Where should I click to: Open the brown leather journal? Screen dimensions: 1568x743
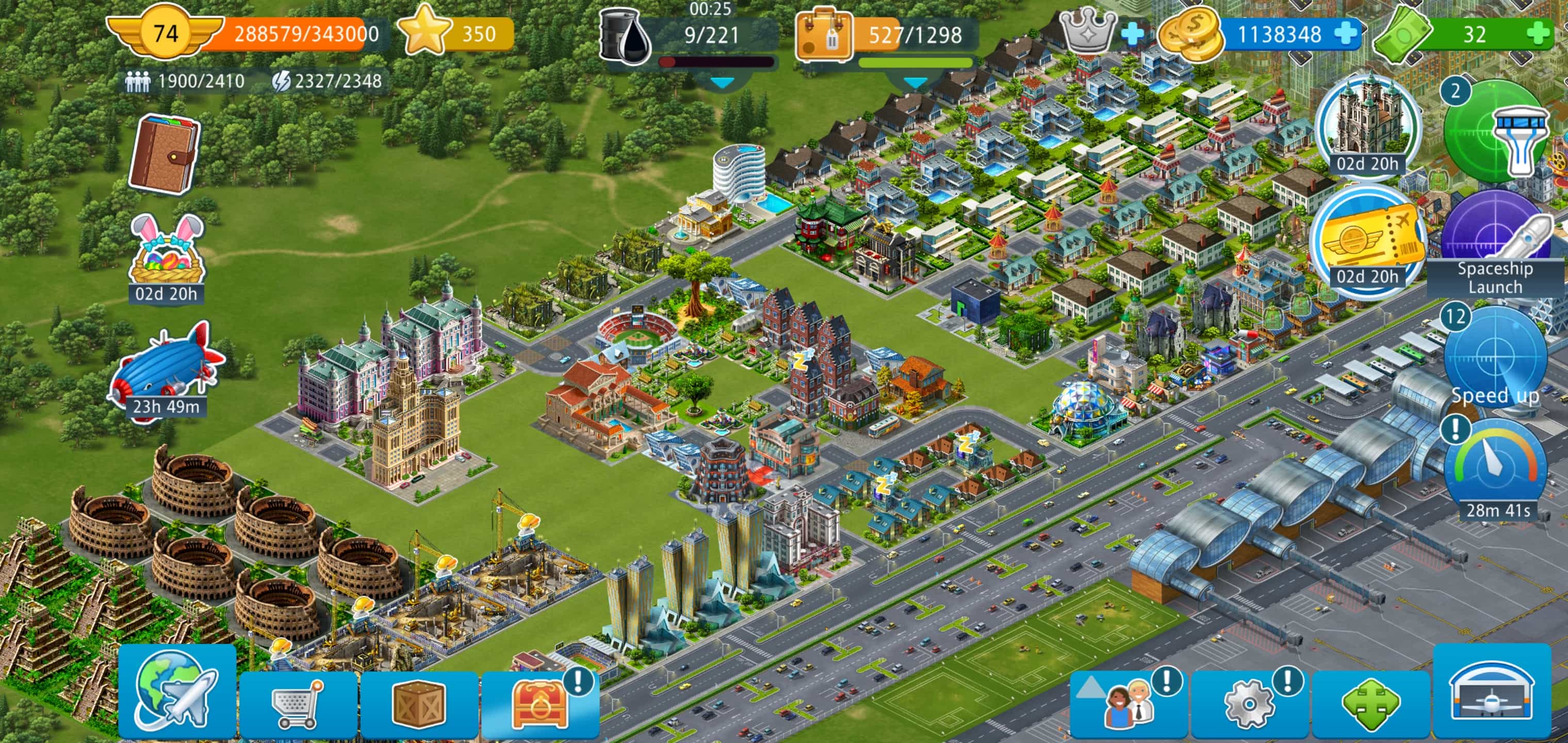[164, 153]
